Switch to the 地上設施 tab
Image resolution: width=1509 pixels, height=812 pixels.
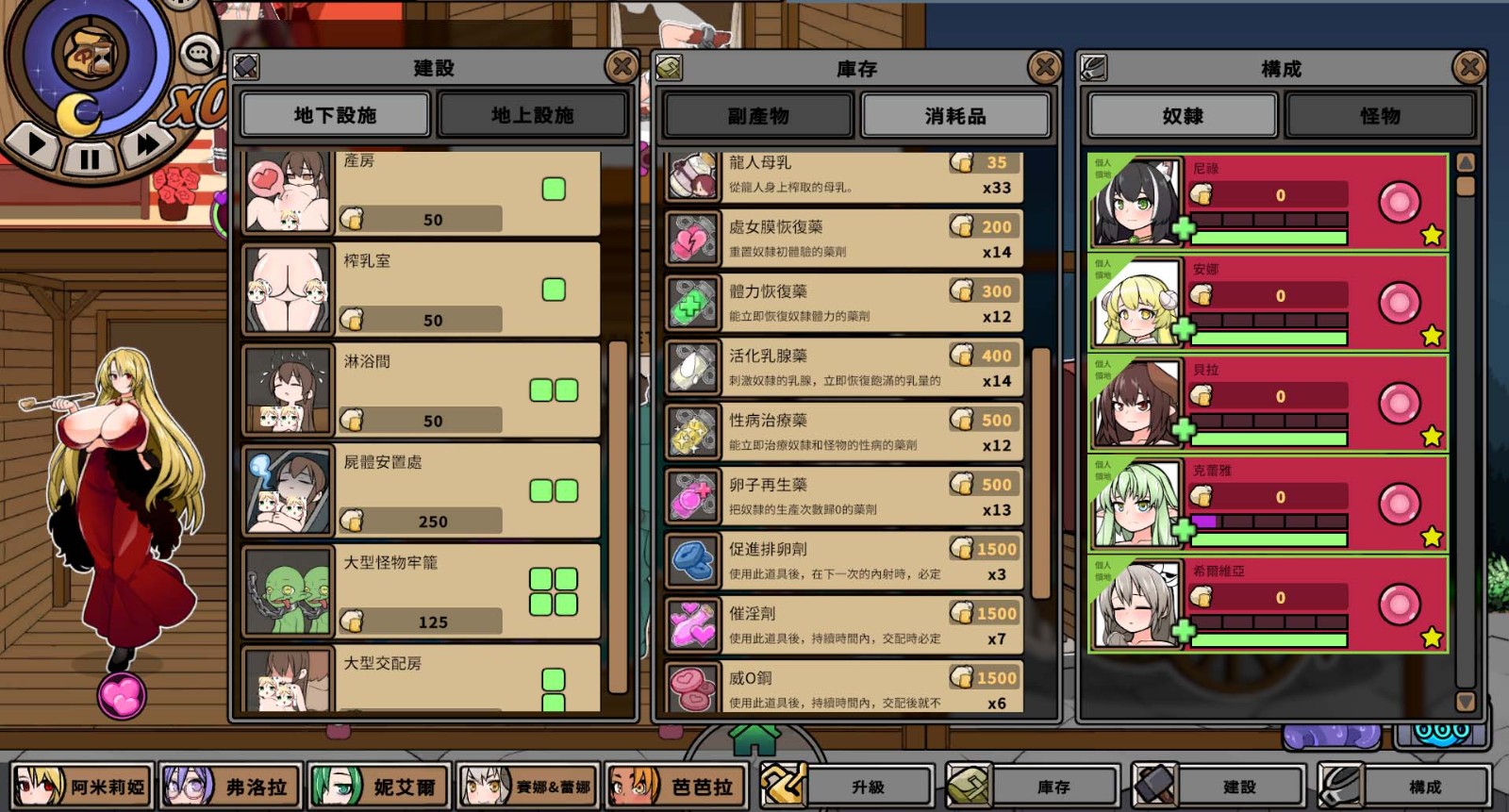click(x=532, y=115)
